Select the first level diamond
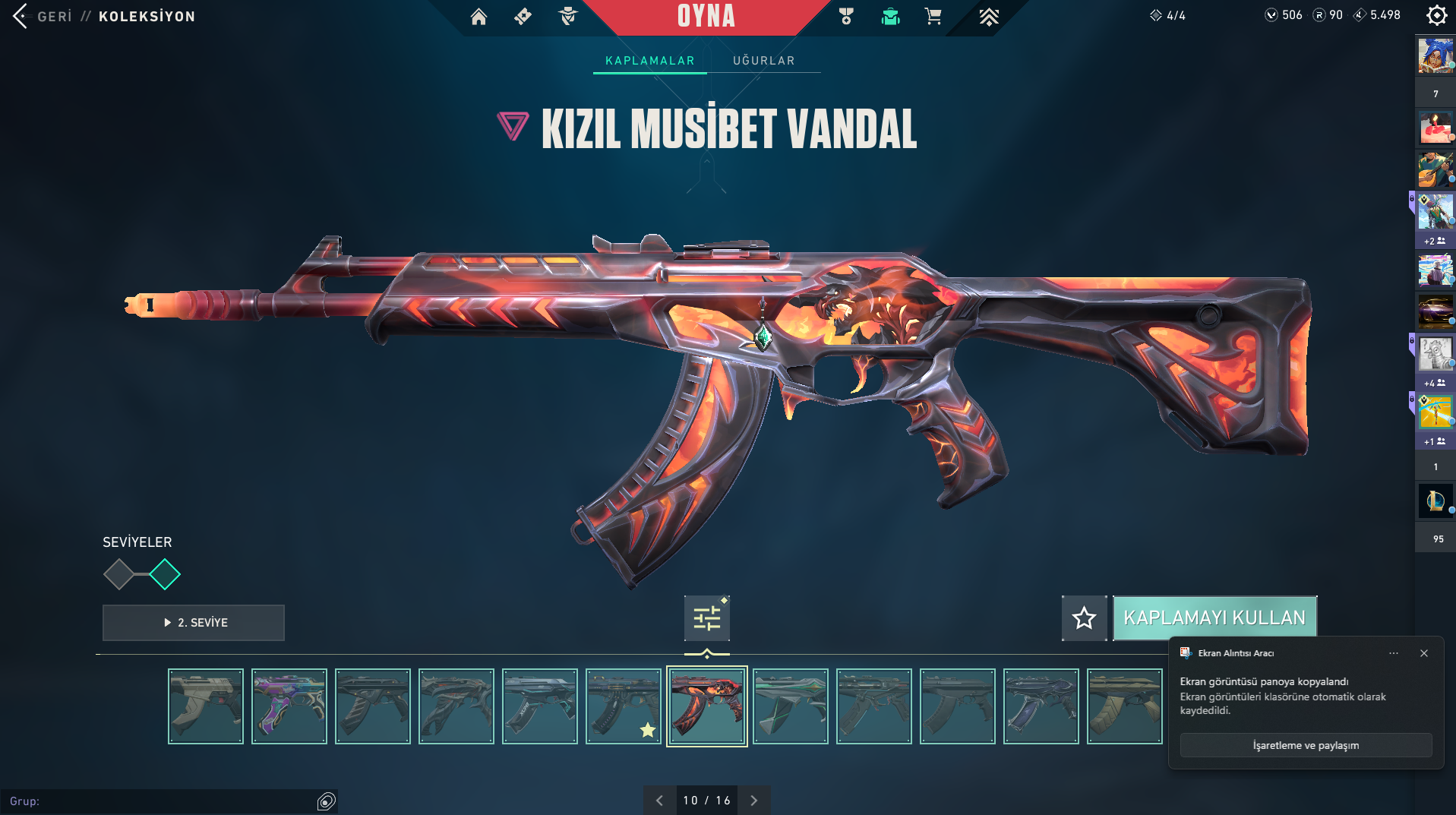1456x815 pixels. pos(118,574)
